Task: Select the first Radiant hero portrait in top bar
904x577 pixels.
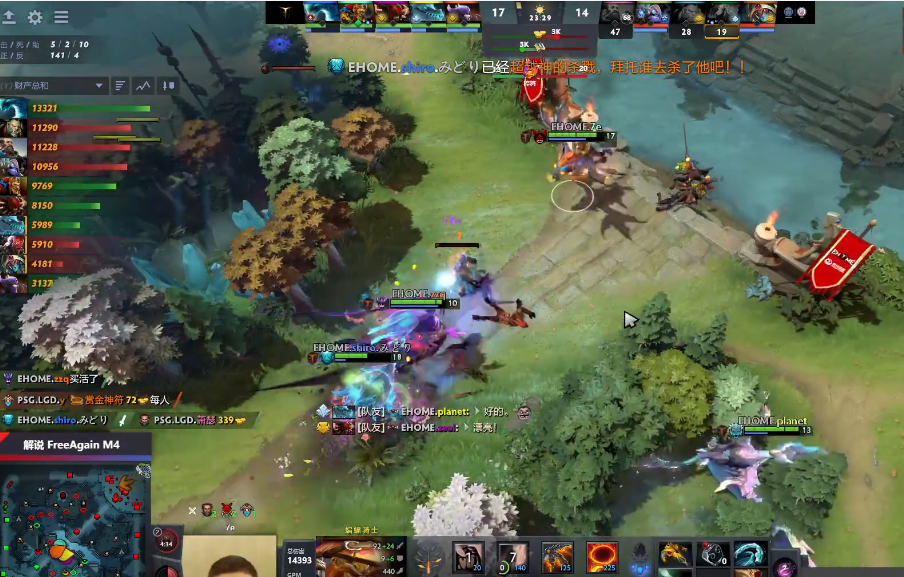Action: (322, 12)
